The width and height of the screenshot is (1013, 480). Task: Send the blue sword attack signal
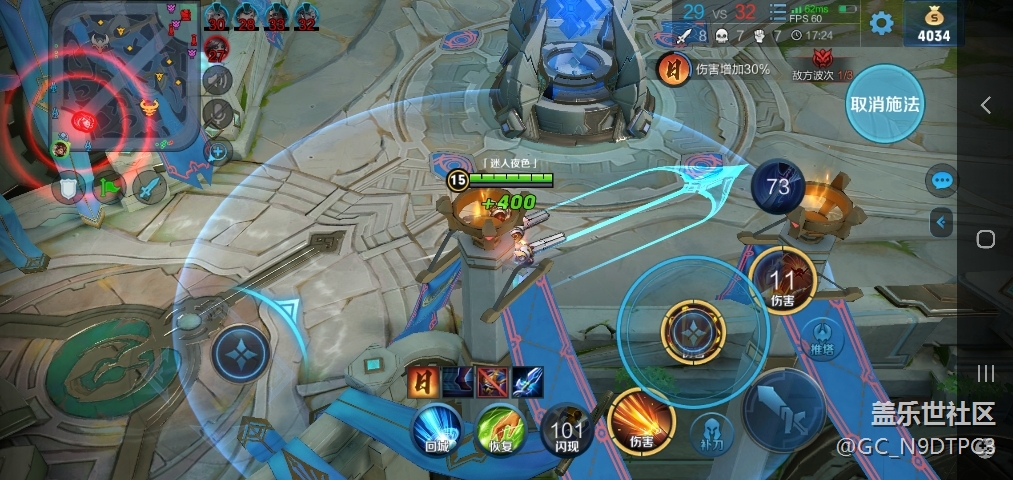pyautogui.click(x=149, y=187)
